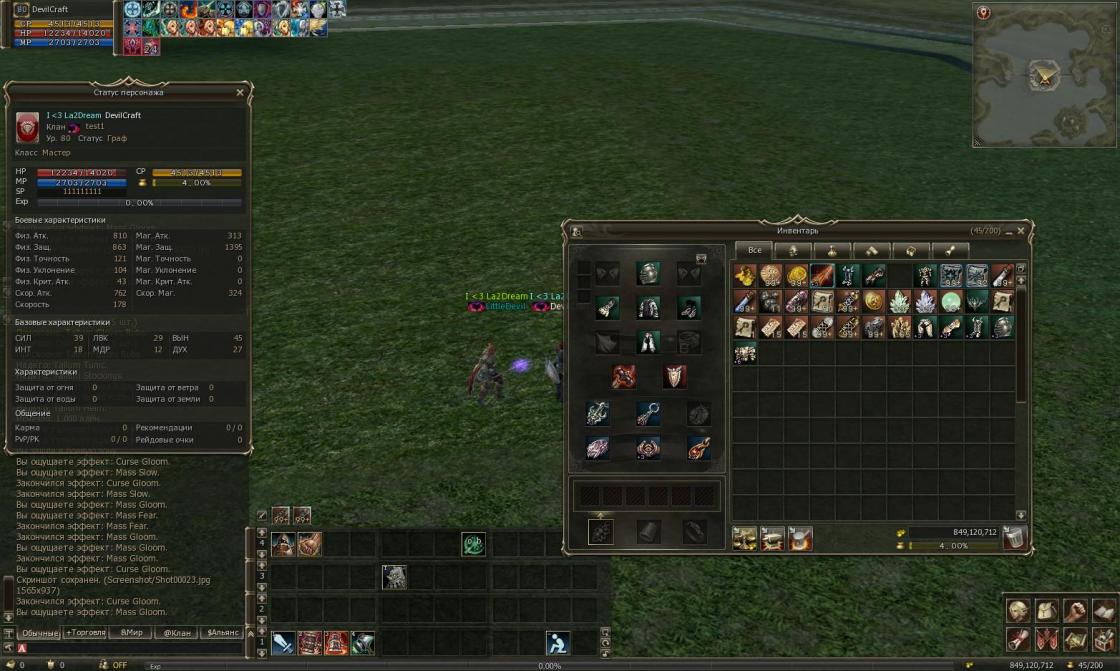Close the character status window
Image resolution: width=1120 pixels, height=671 pixels.
click(x=240, y=92)
